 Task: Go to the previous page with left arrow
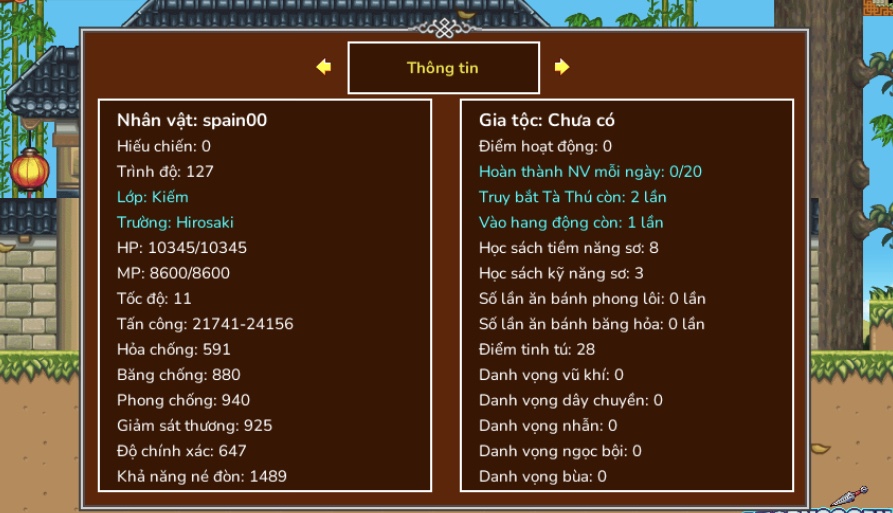click(323, 67)
